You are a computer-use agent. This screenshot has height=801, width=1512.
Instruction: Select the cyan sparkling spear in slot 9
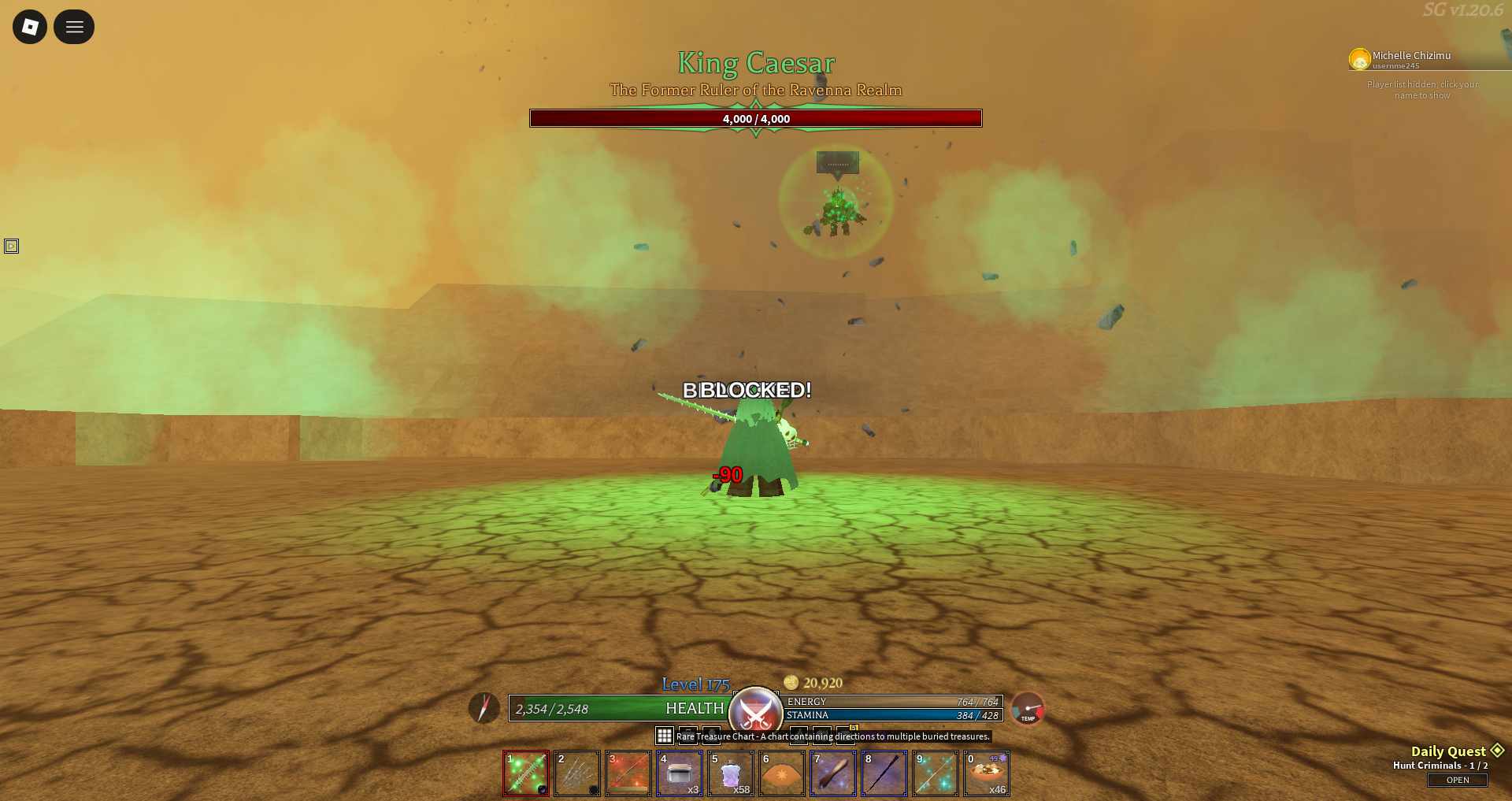coord(936,773)
